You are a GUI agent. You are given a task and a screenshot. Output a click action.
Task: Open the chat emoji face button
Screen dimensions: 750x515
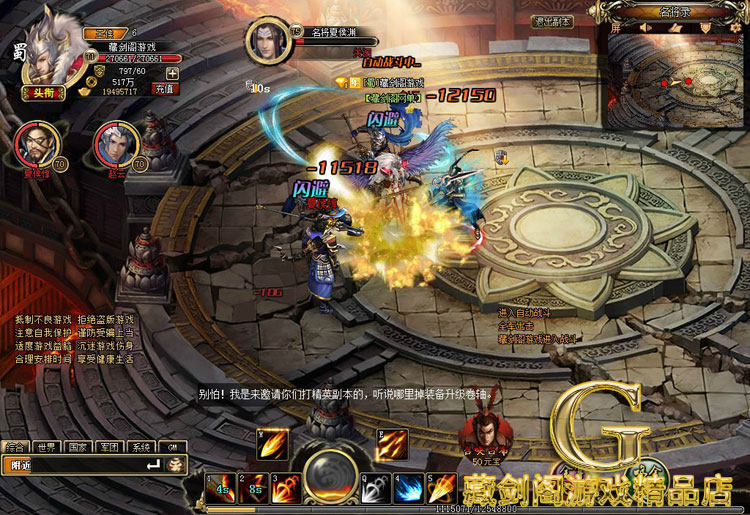[x=175, y=464]
